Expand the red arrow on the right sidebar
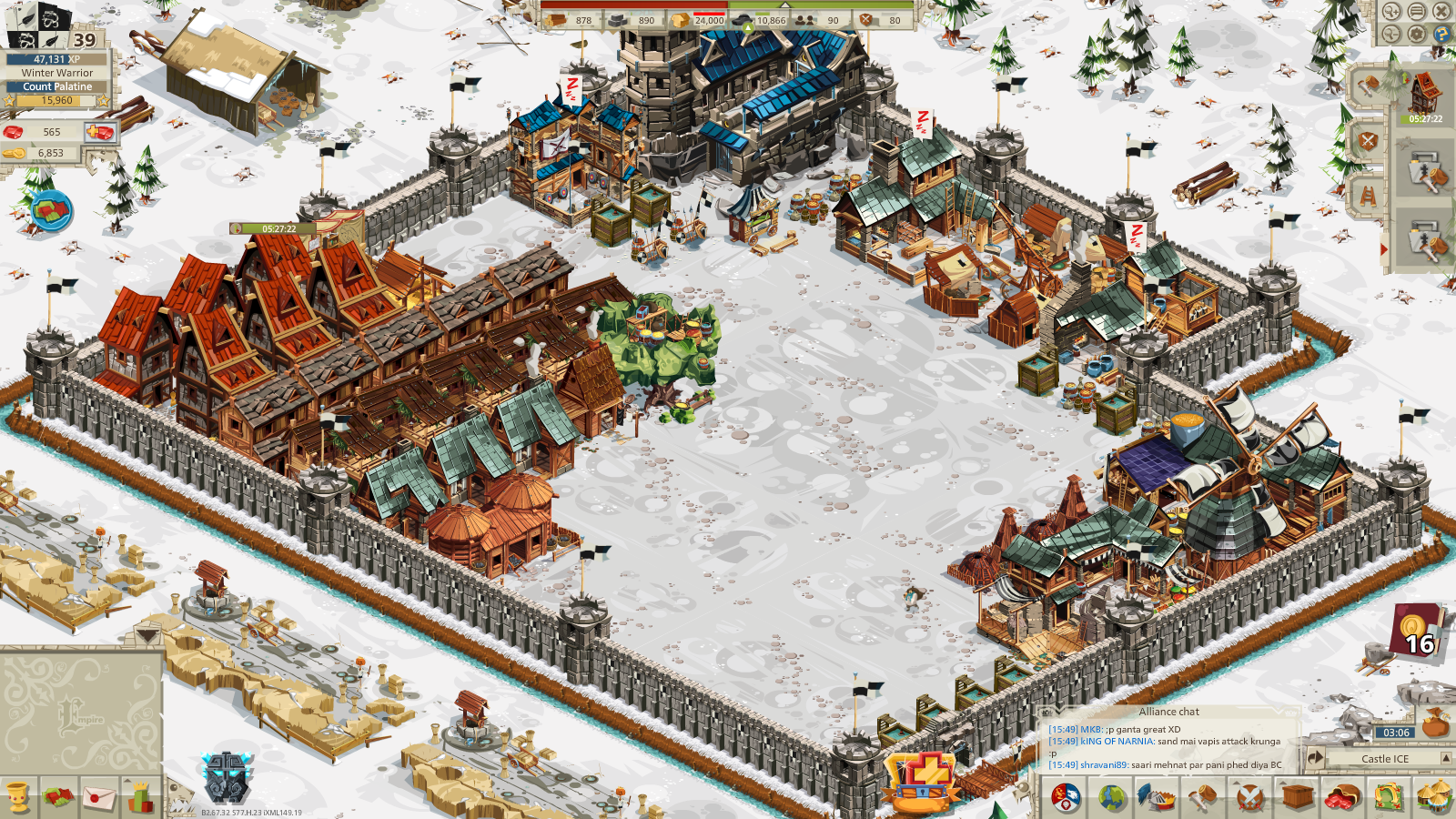Screen dimensions: 1456x819 coord(1385,248)
